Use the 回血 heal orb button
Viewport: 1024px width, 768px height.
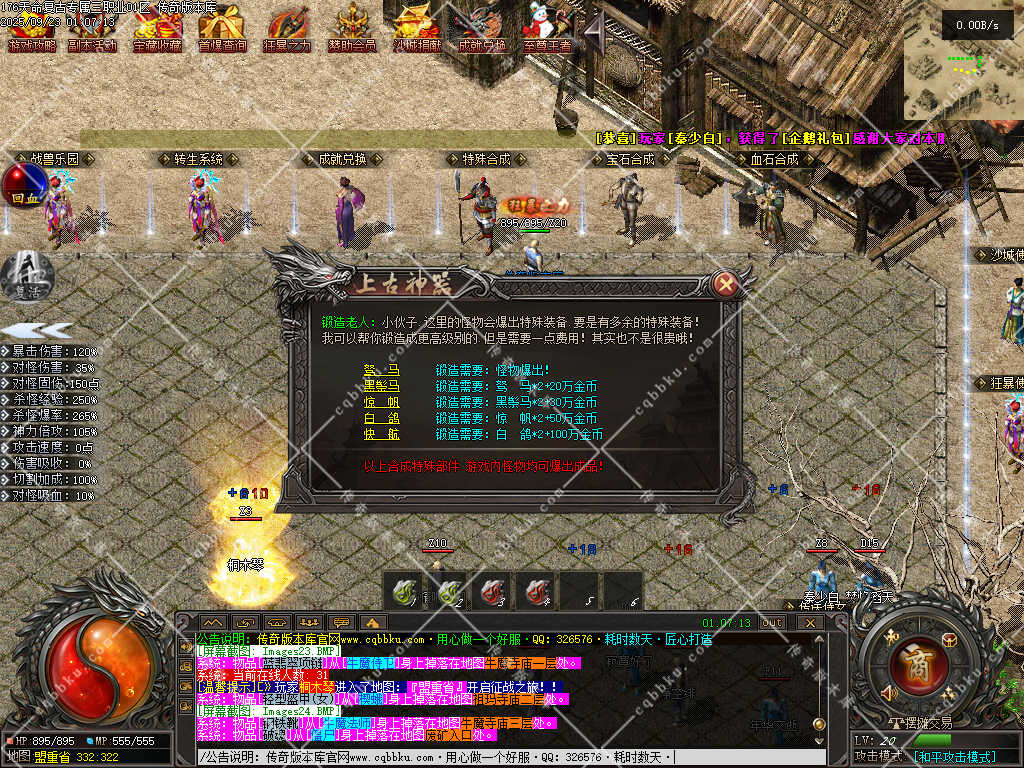24,185
